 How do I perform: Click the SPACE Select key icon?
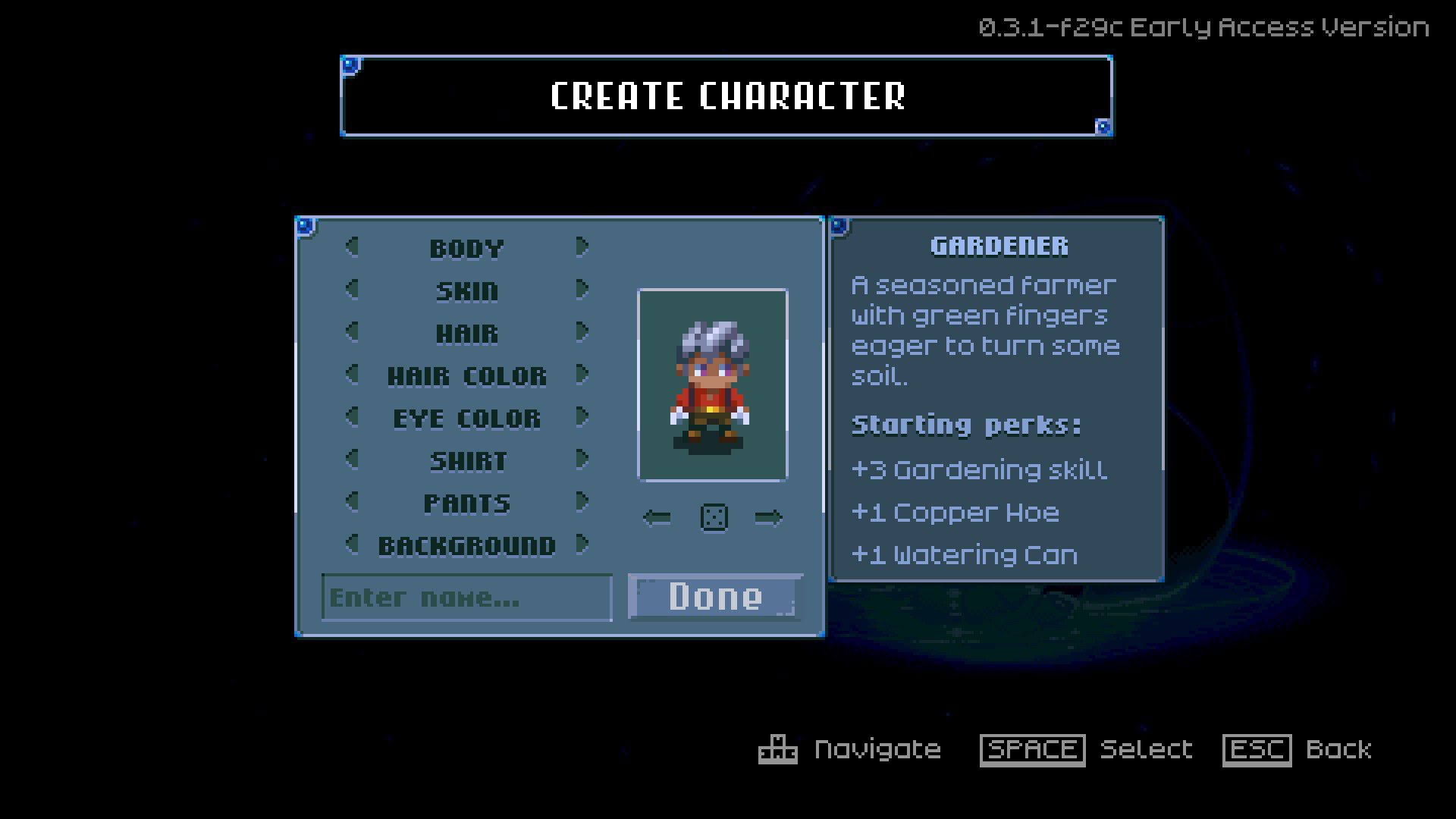pos(1033,749)
